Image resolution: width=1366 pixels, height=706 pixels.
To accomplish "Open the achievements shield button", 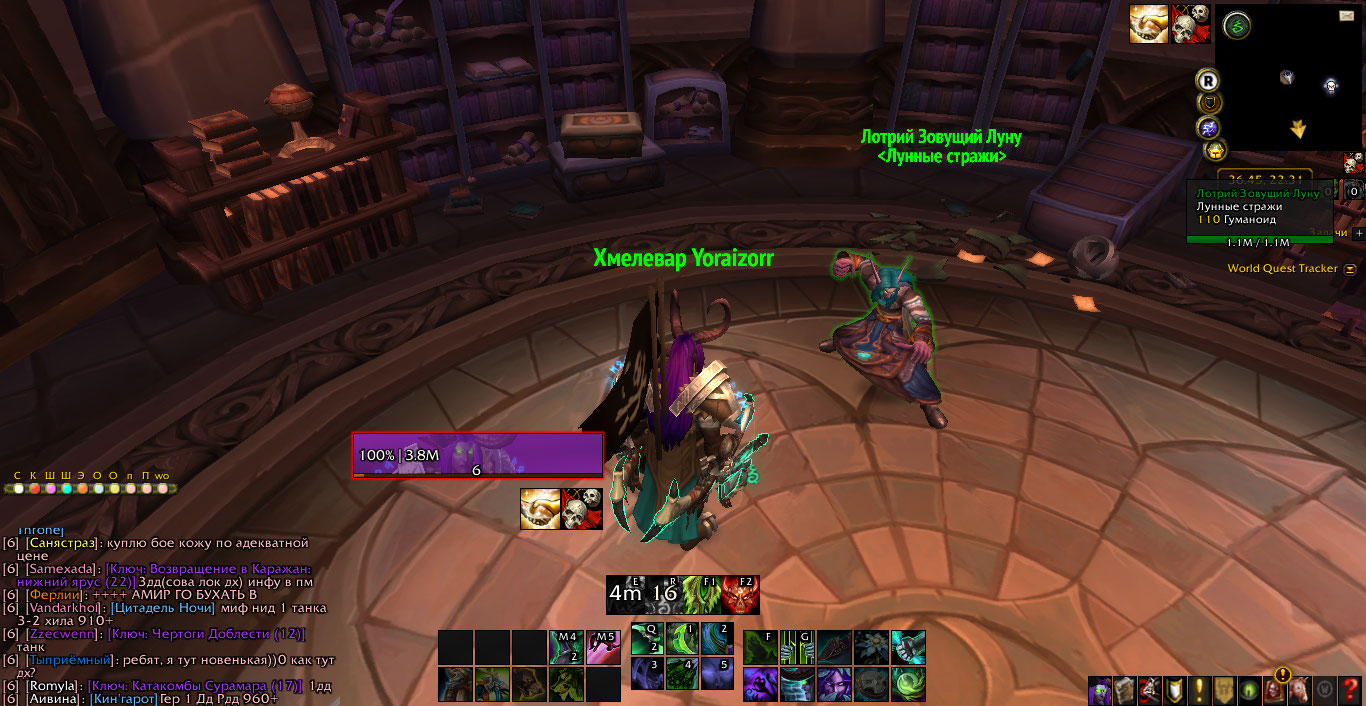I will coord(1175,690).
